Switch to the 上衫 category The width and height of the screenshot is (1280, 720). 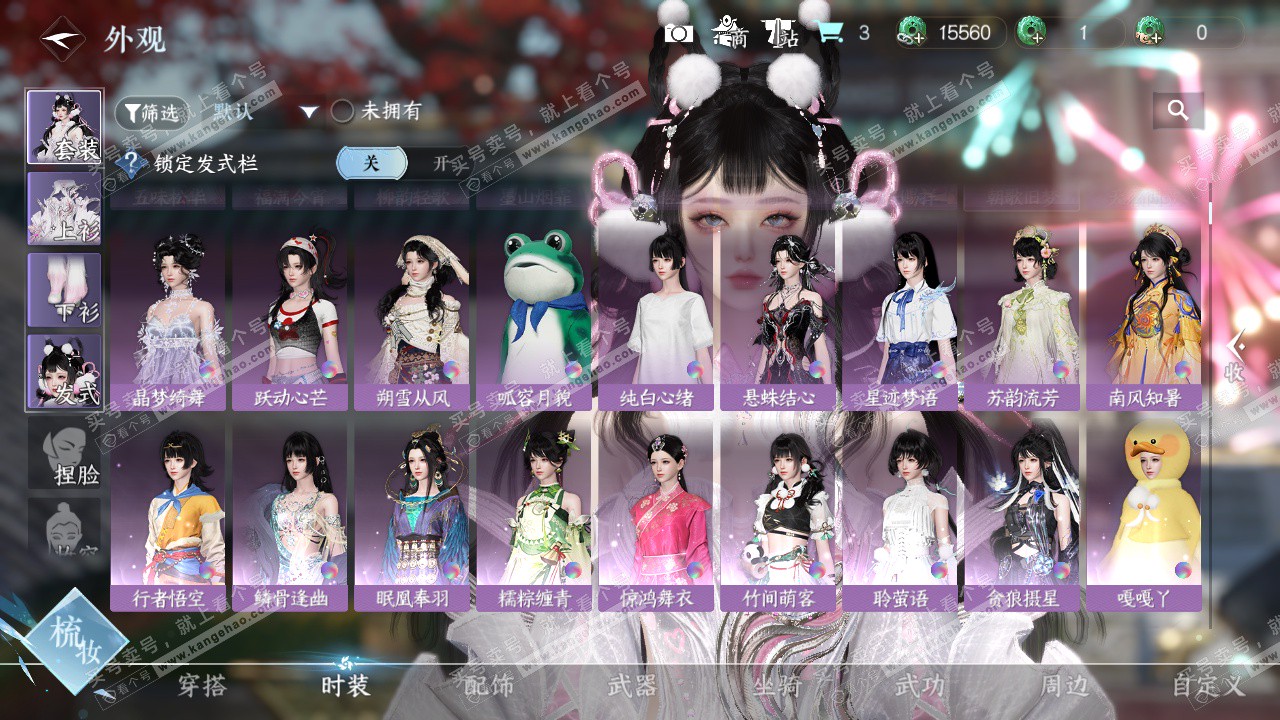point(64,208)
